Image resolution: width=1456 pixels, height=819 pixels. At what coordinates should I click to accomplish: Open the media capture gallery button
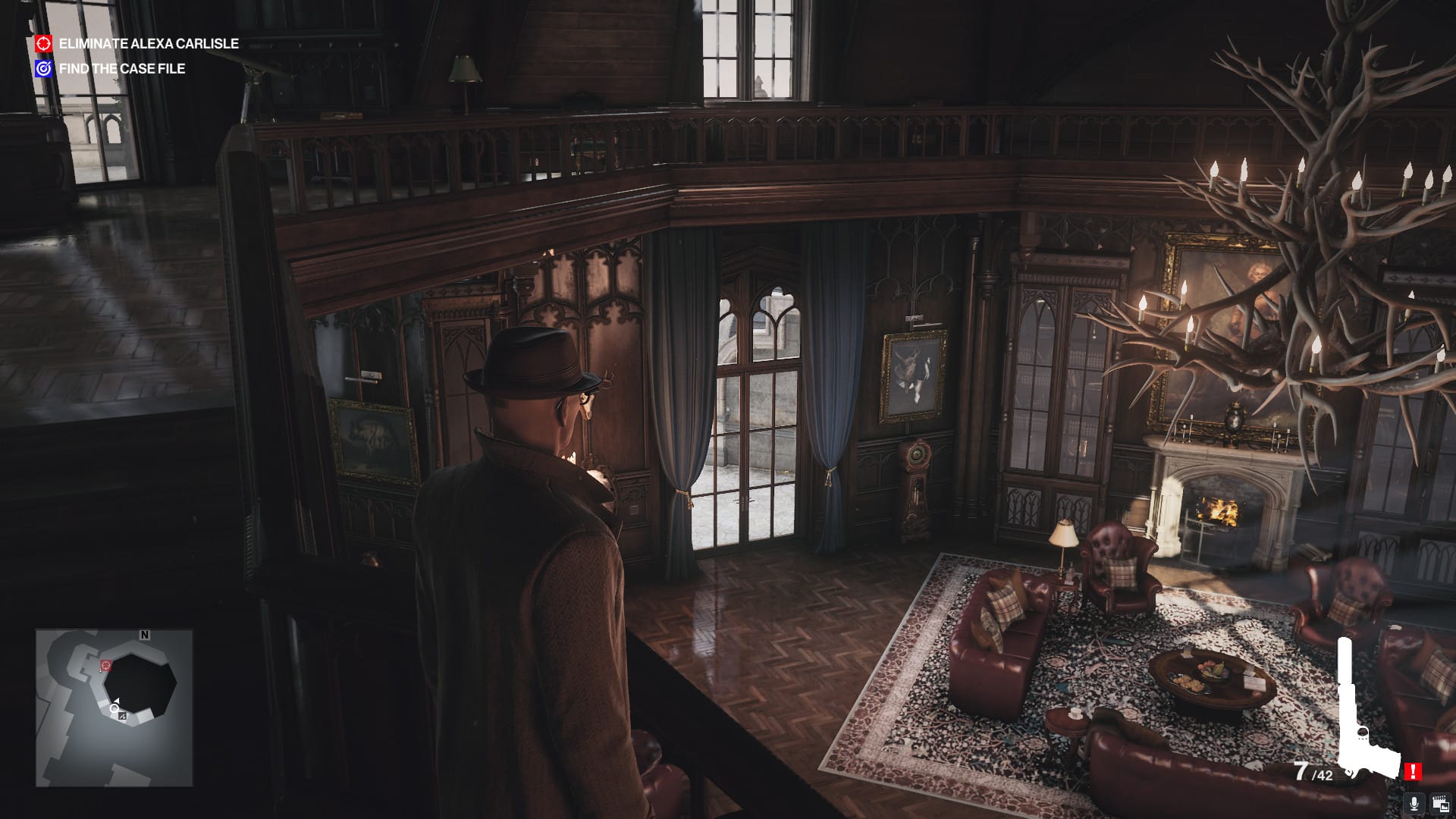[1438, 803]
